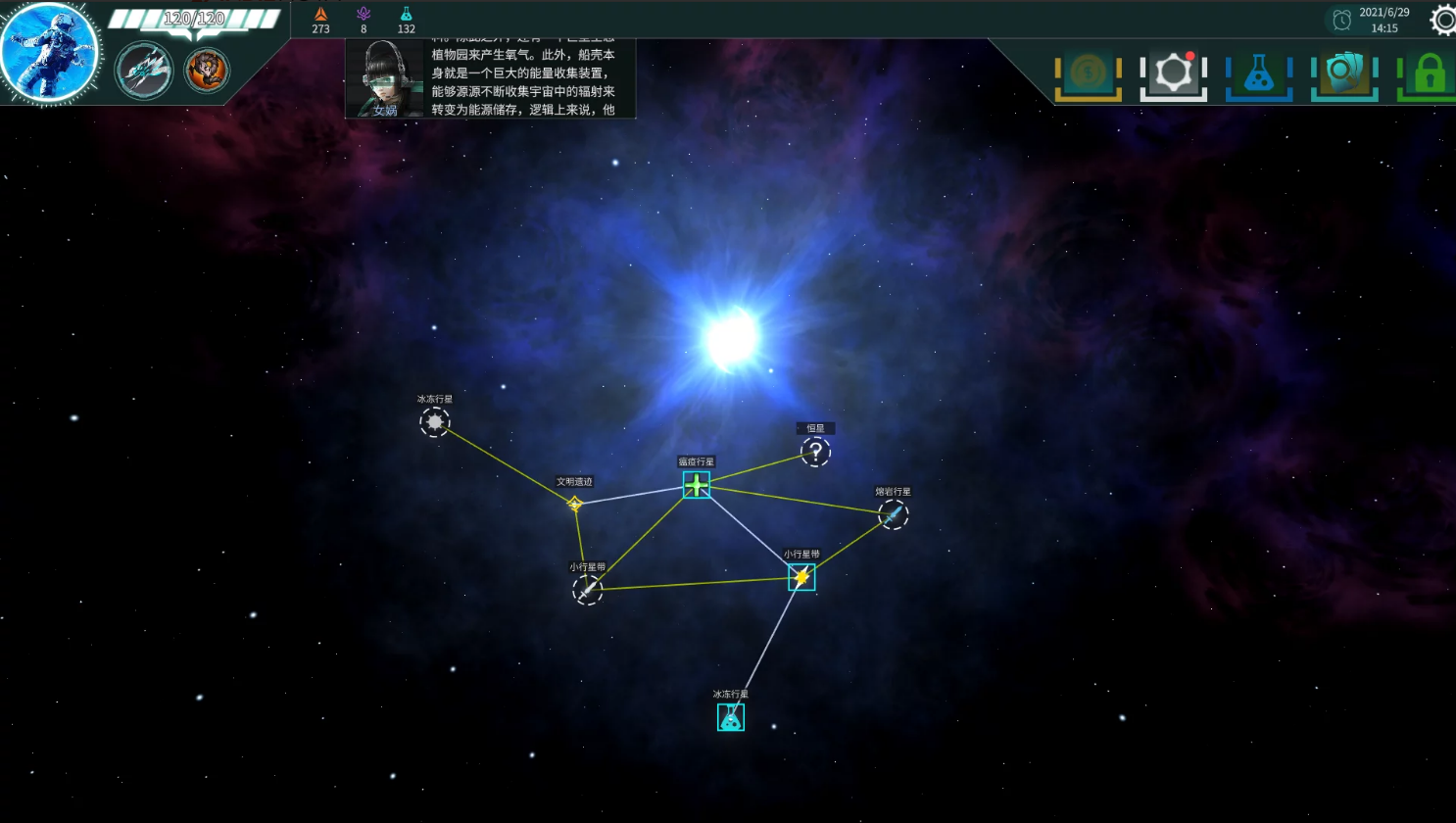The width and height of the screenshot is (1456, 823).
Task: Click the flask icon on the bottom 冰冻行星 node
Action: click(730, 717)
